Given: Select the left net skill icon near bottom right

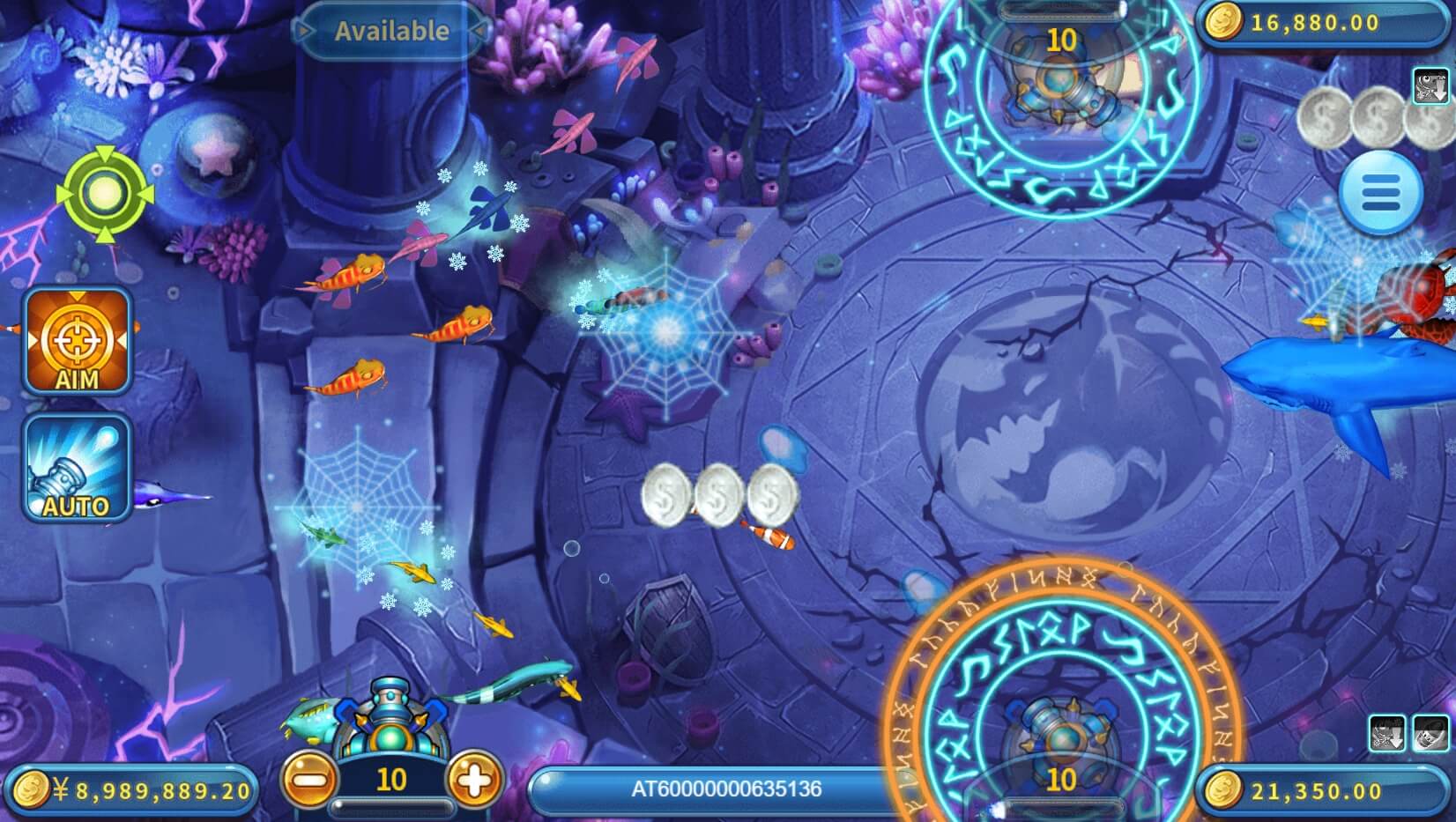Looking at the screenshot, I should pyautogui.click(x=1387, y=733).
